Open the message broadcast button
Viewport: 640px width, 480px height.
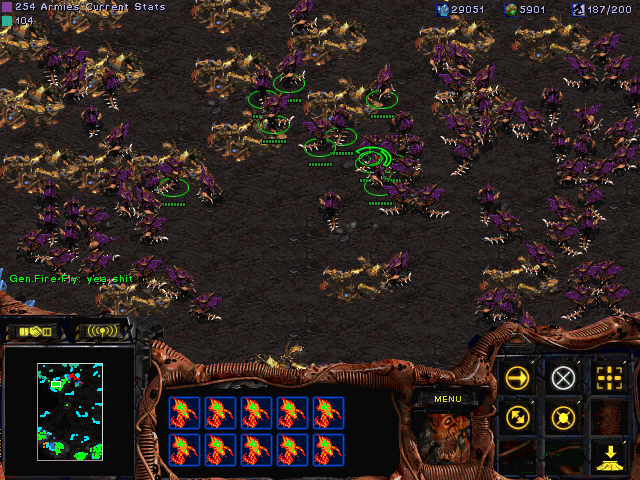[103, 331]
